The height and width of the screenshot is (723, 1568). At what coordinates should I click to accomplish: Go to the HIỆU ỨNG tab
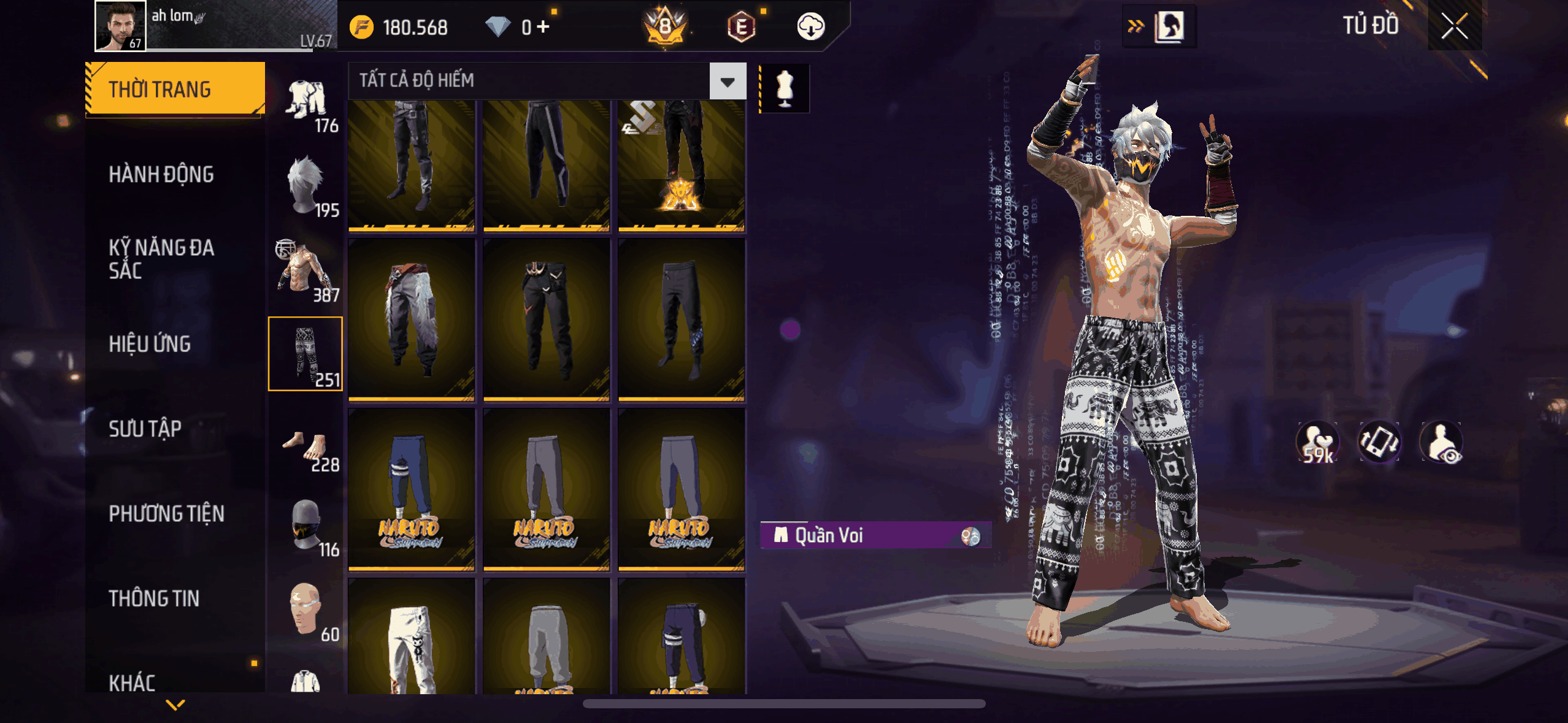click(150, 344)
